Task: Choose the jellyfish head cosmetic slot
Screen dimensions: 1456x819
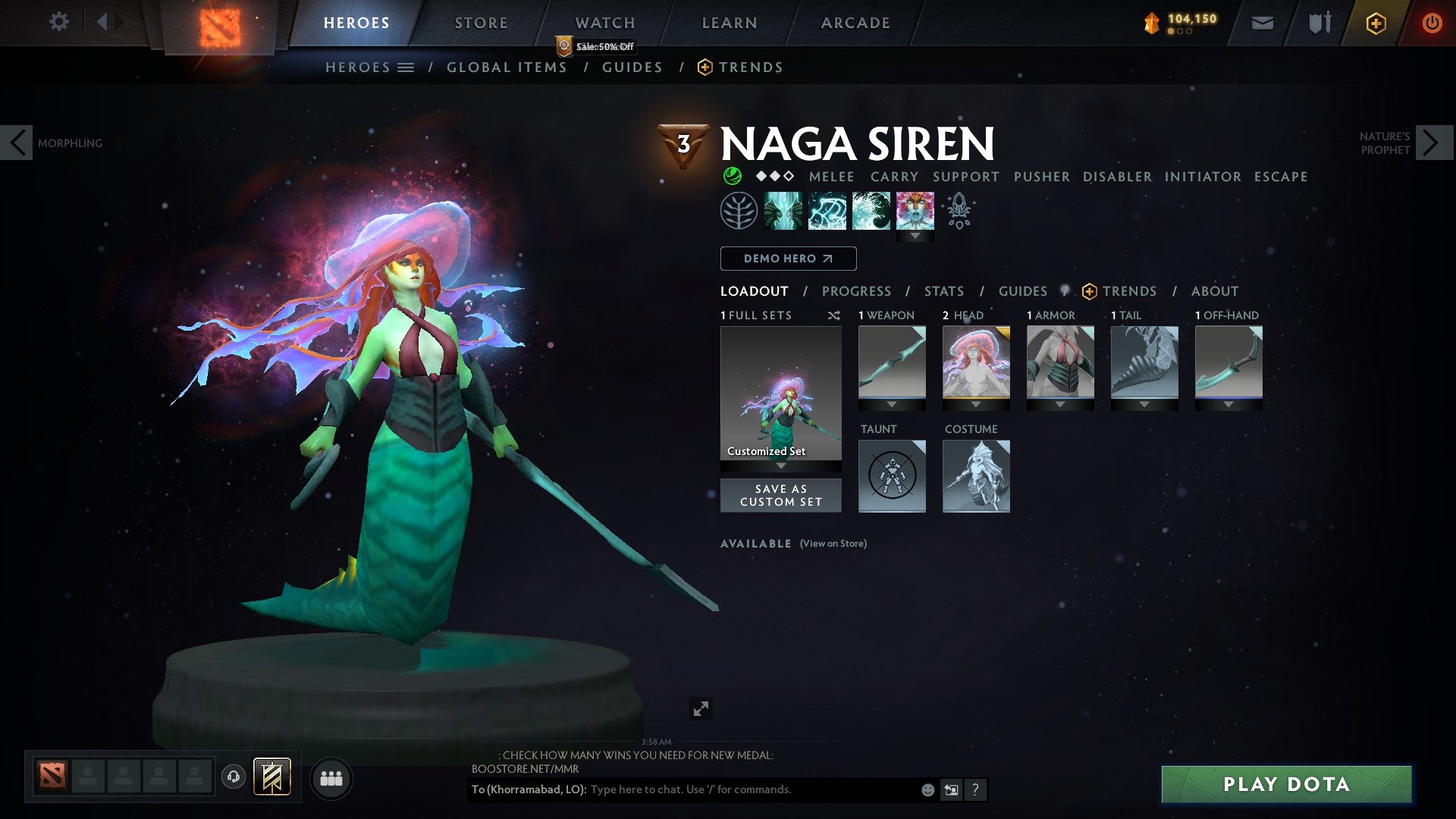Action: (x=976, y=362)
